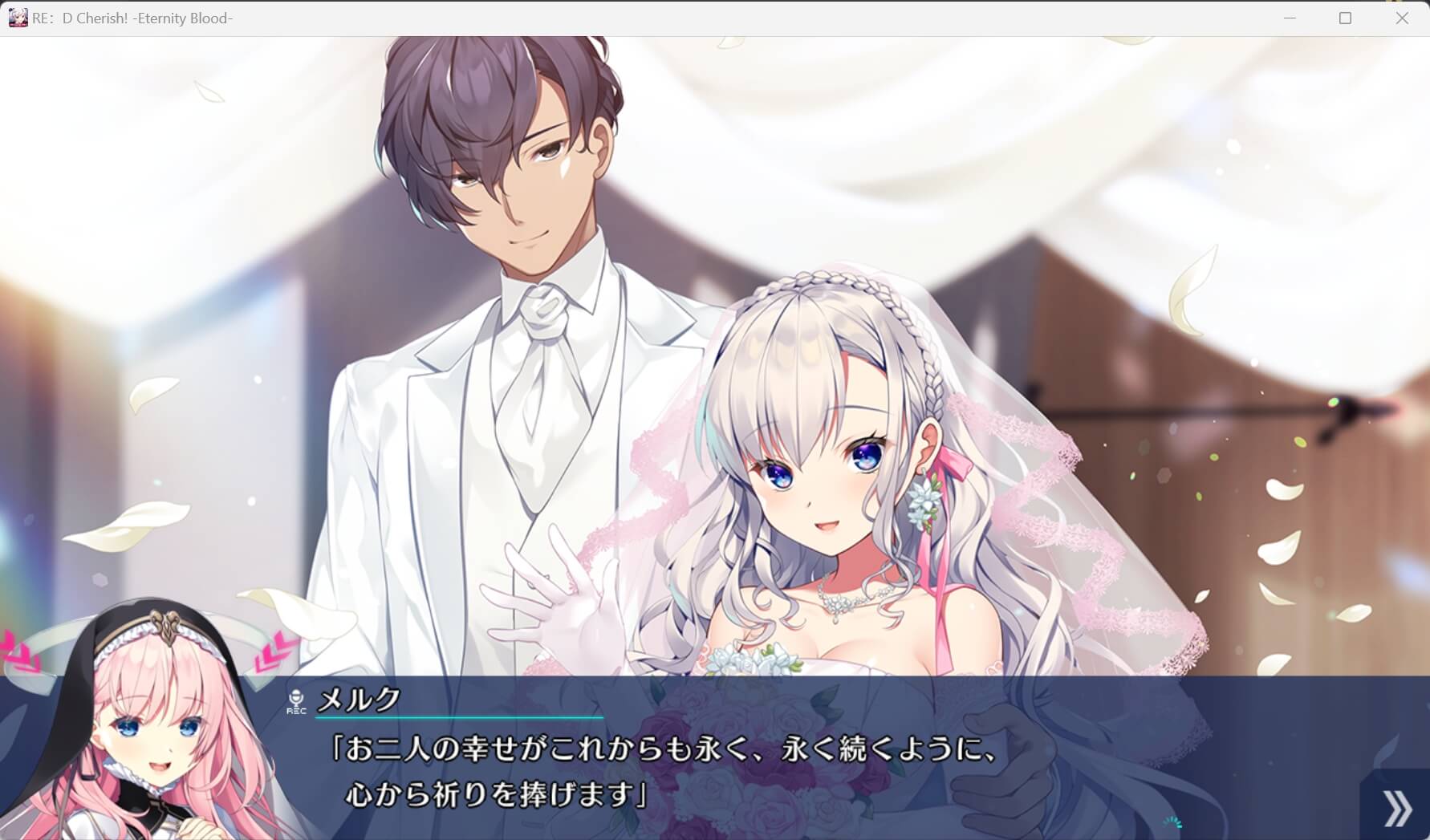Click the game's app icon in the title bar

tap(18, 17)
